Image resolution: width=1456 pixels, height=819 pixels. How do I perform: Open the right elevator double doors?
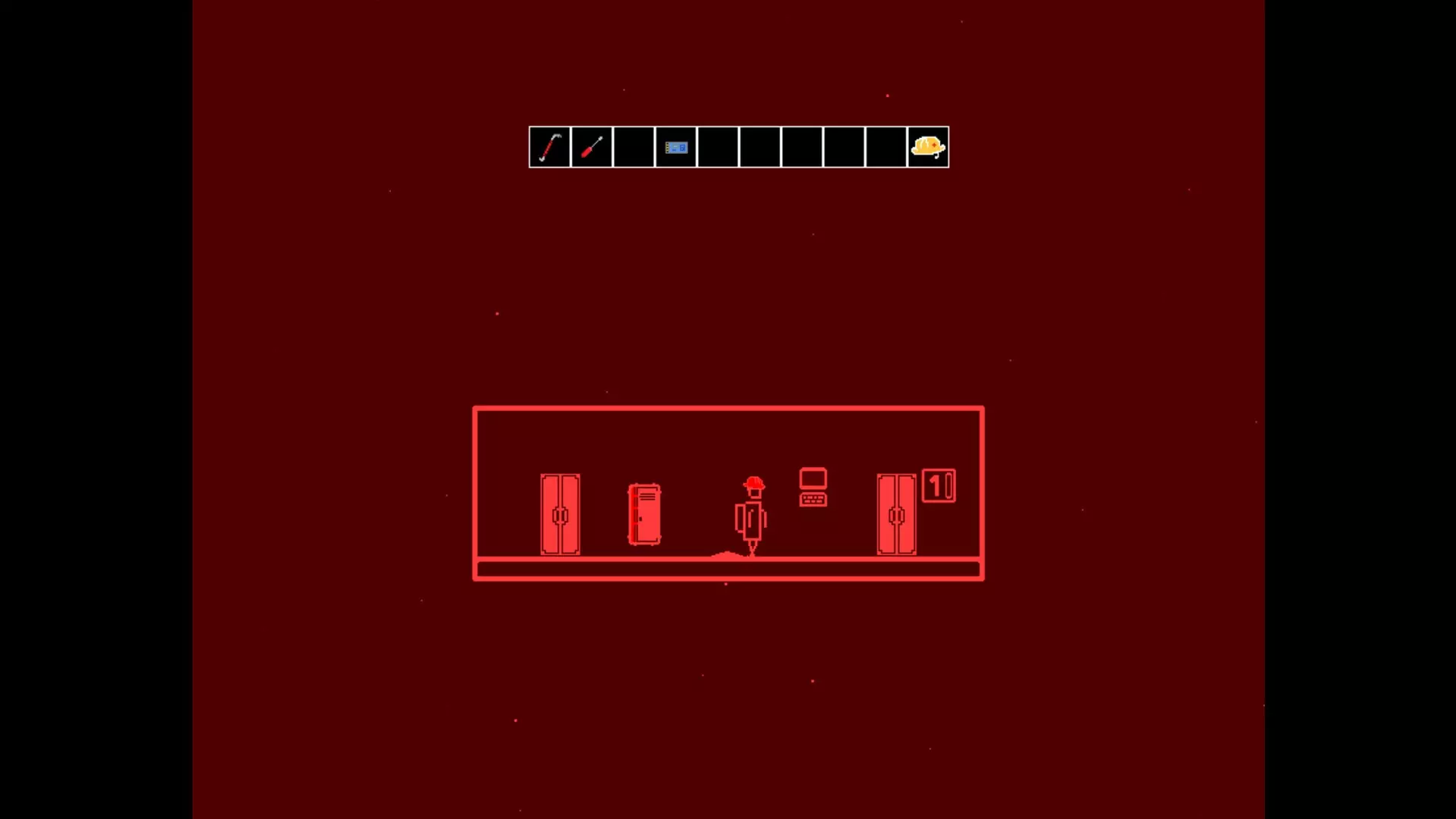[x=896, y=516]
